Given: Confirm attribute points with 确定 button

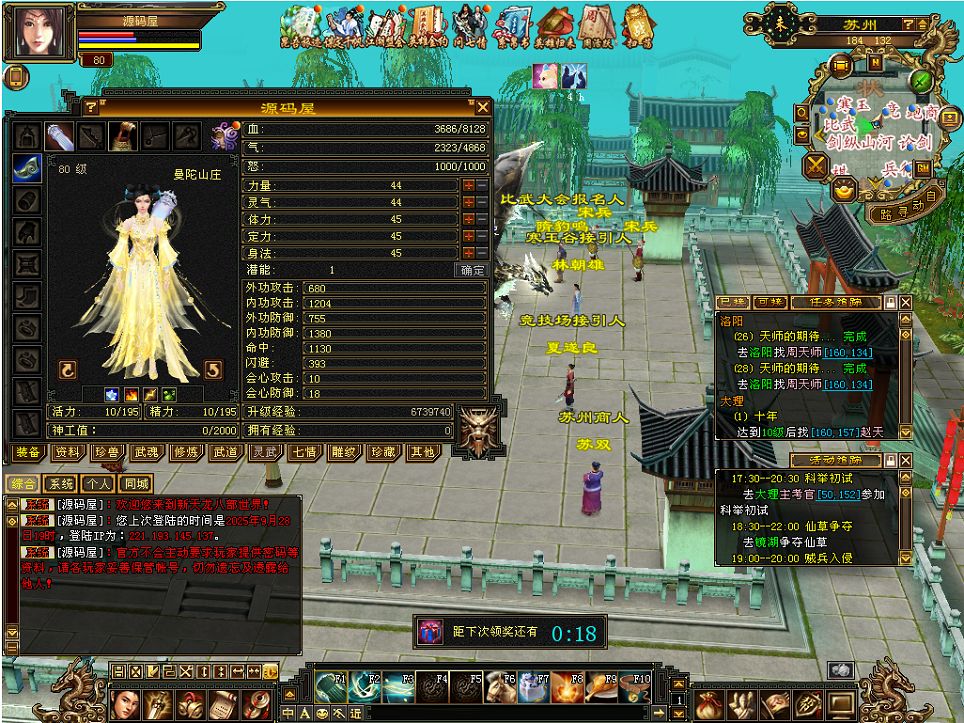Looking at the screenshot, I should [472, 270].
